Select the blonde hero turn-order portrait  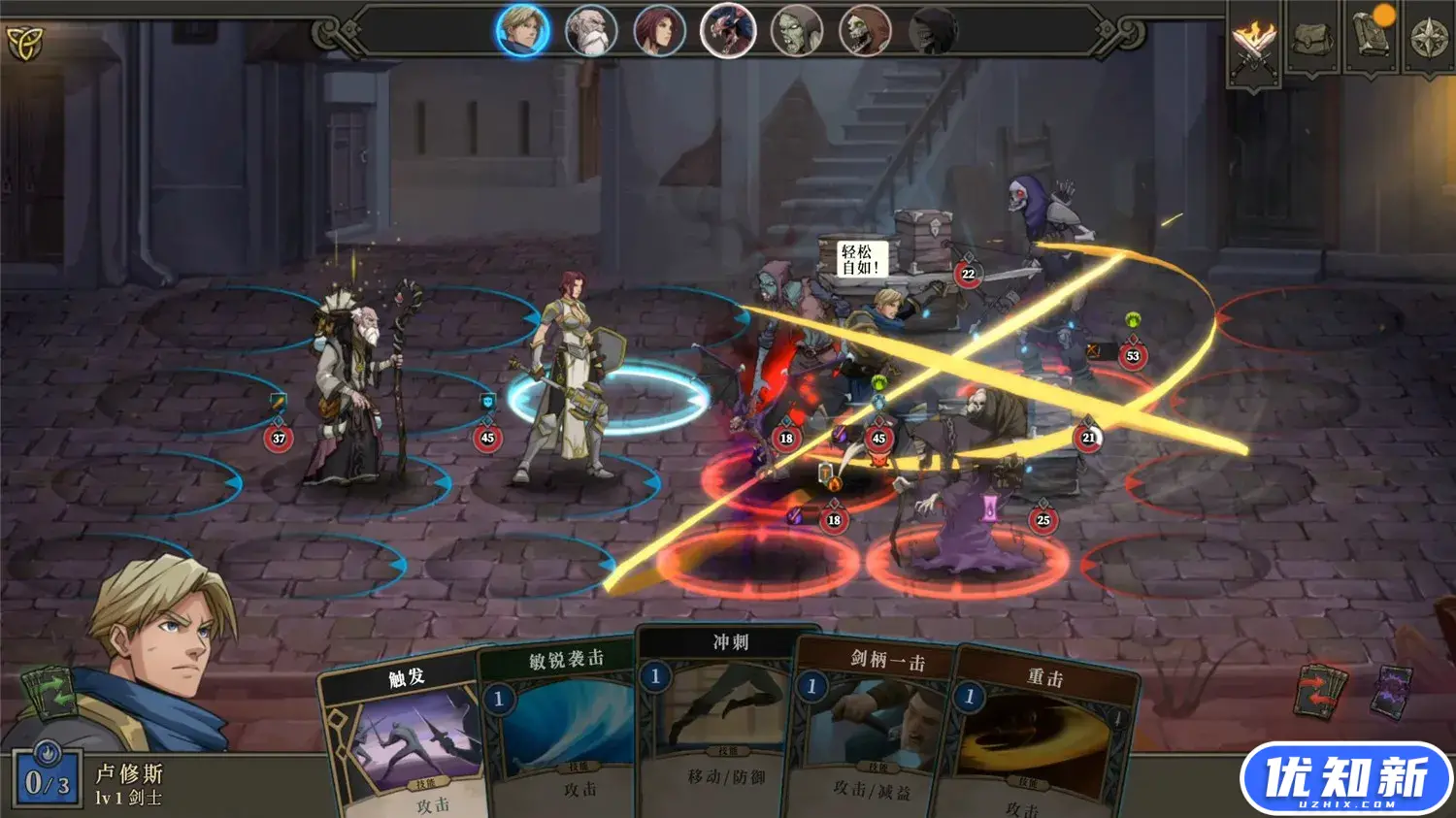point(522,29)
